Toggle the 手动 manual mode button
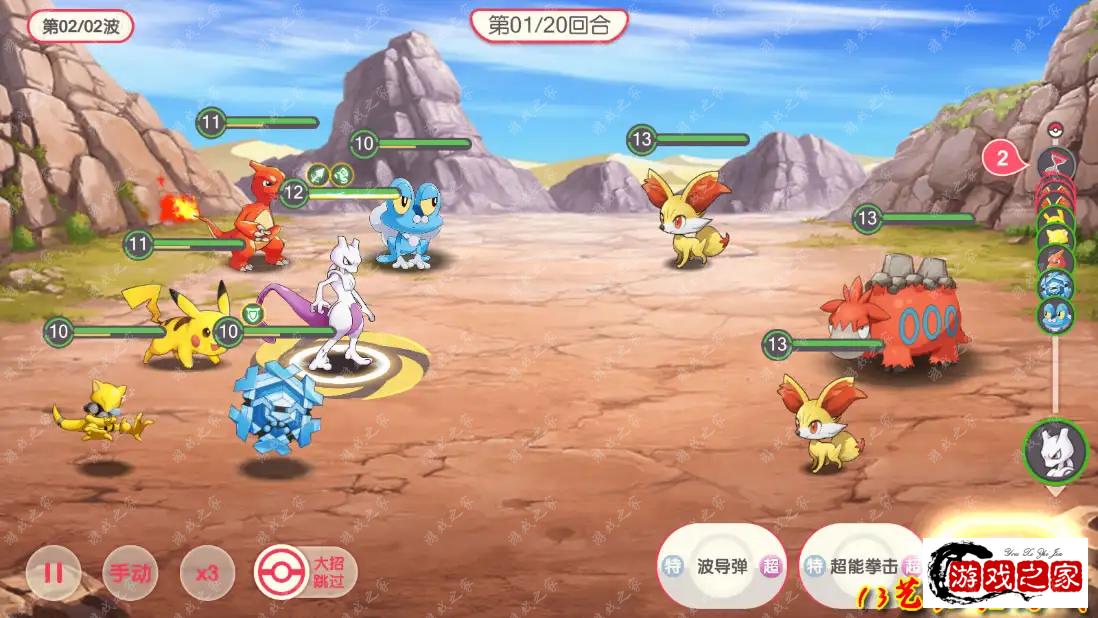 tap(130, 573)
